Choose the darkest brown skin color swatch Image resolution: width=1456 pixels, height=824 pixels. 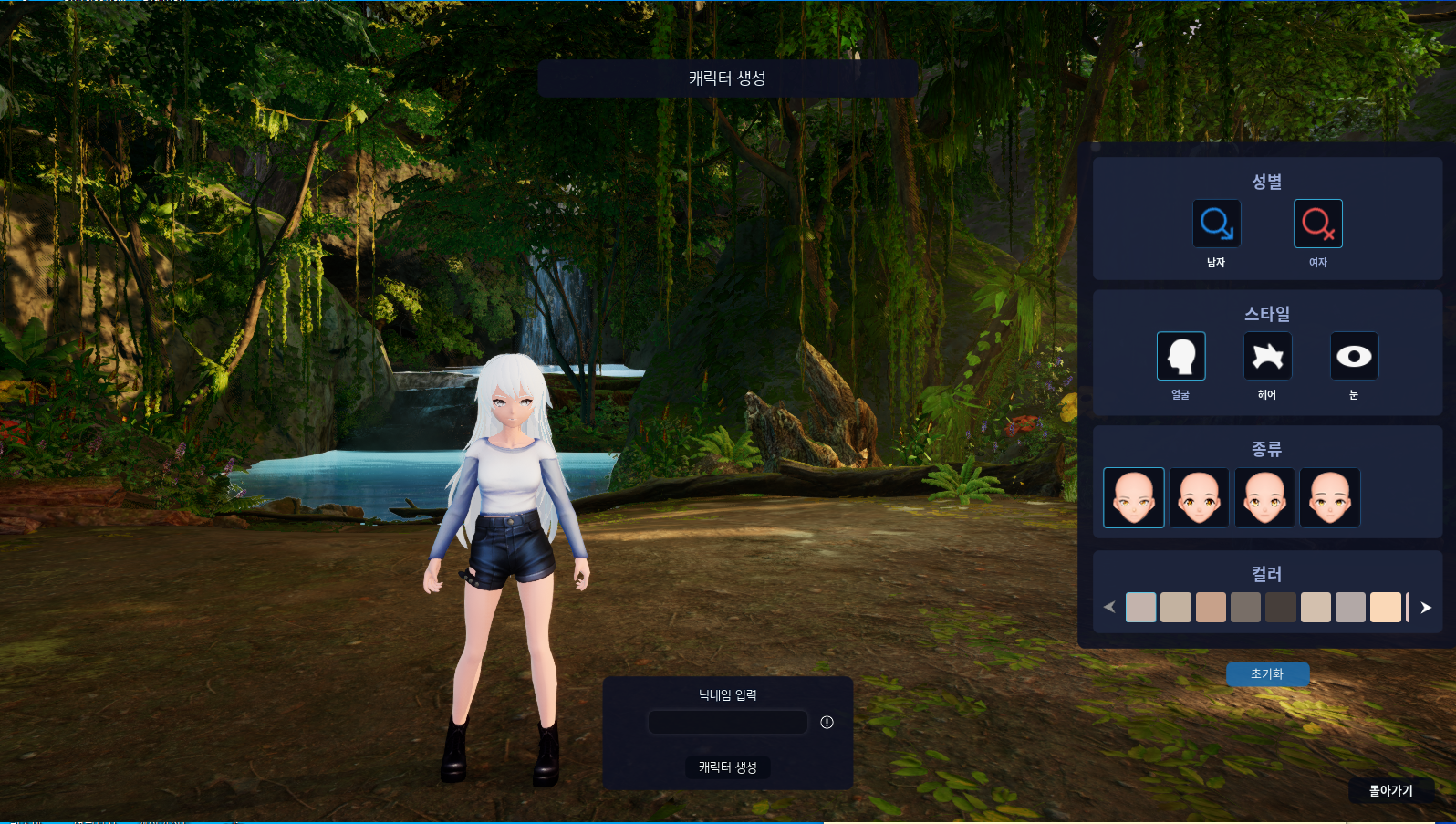click(1280, 607)
